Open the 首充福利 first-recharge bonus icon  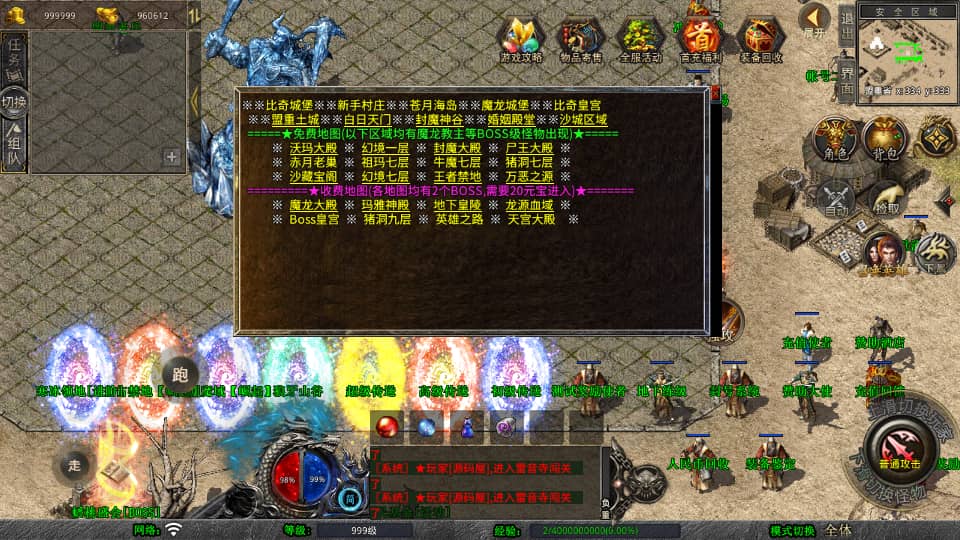click(x=700, y=39)
